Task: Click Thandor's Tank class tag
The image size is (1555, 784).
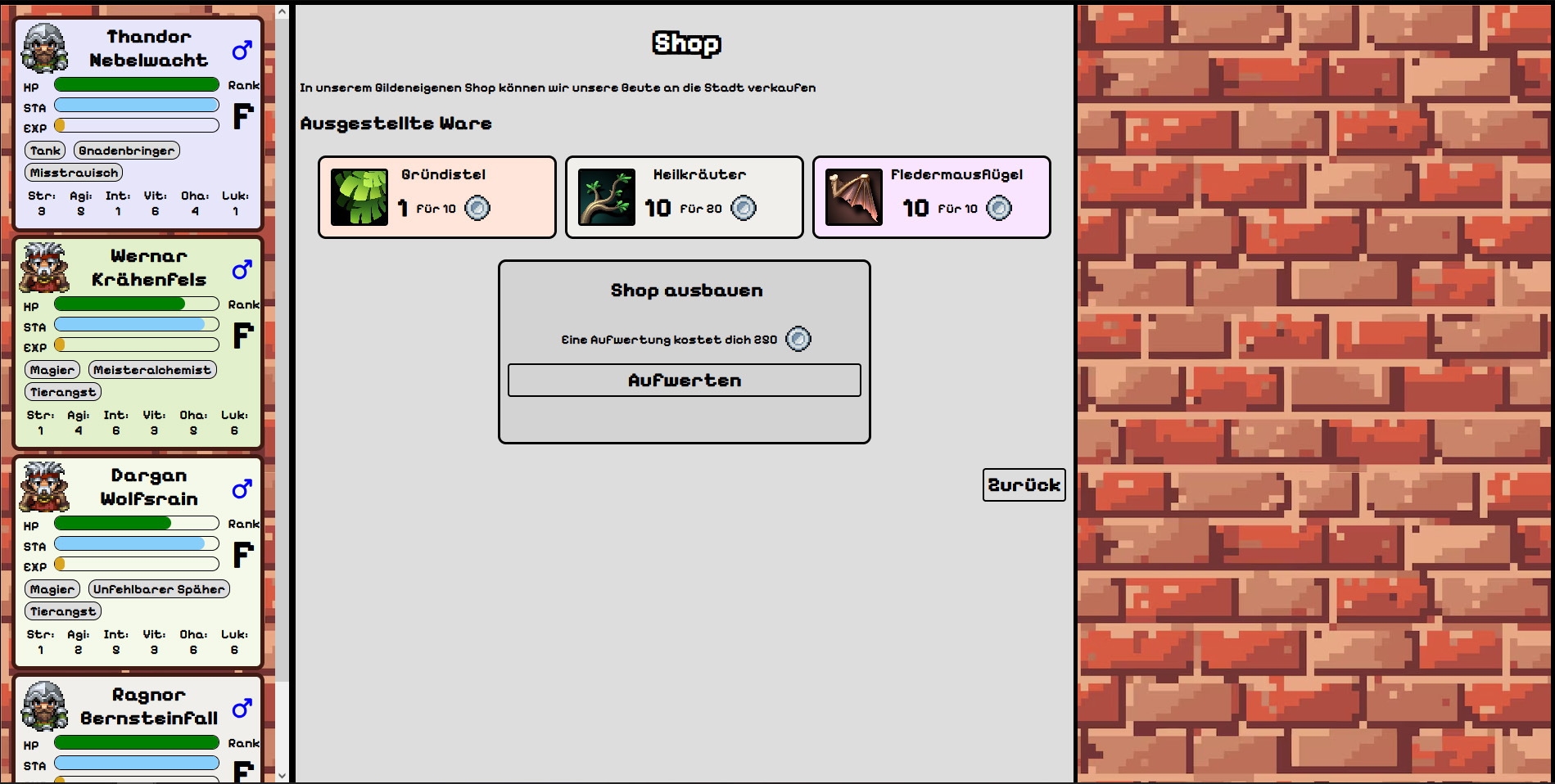Action: (x=45, y=151)
